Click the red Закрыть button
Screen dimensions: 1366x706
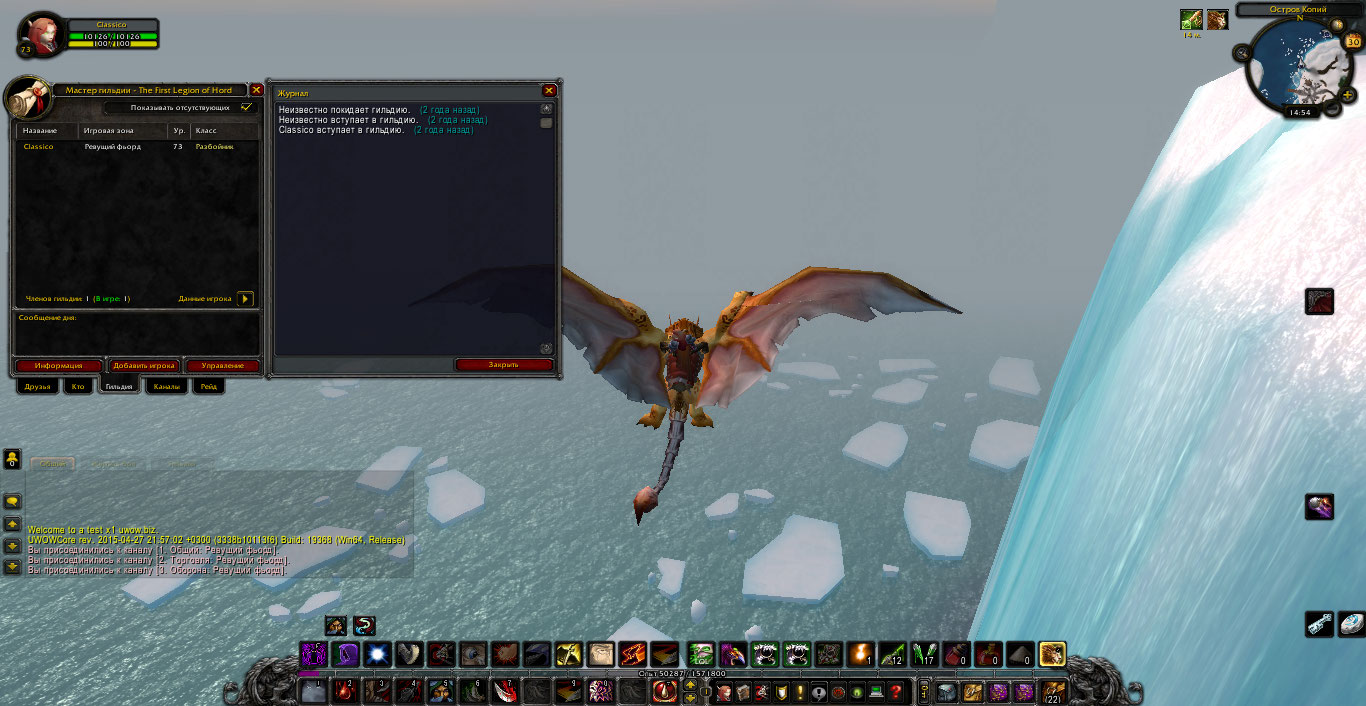[504, 365]
